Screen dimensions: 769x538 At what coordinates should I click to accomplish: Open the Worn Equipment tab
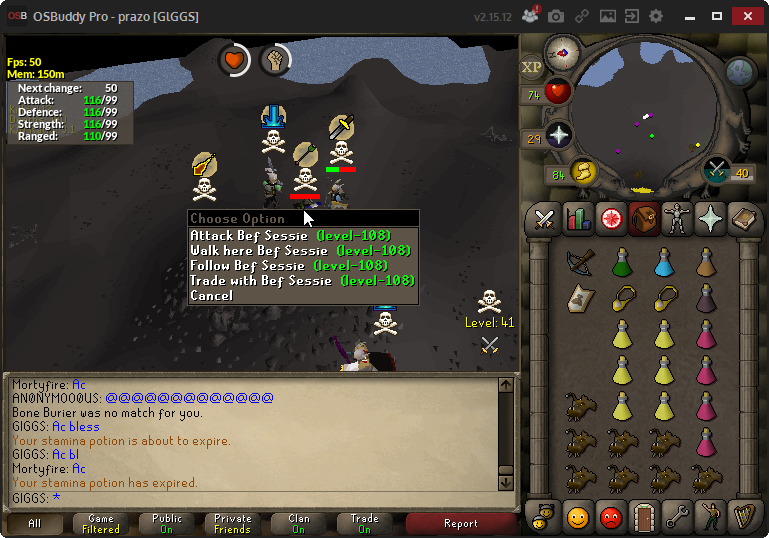coord(677,219)
